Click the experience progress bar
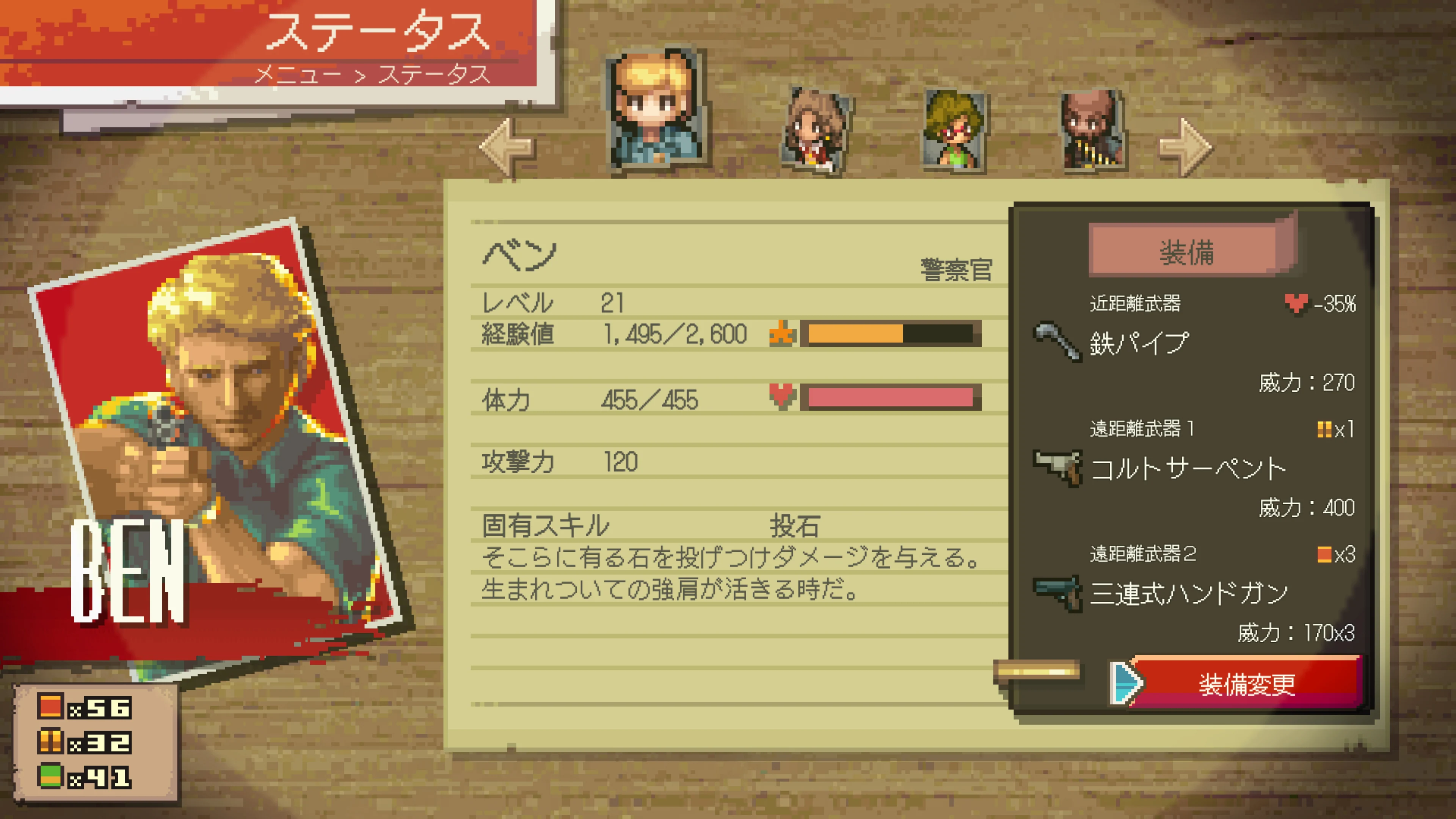 click(x=887, y=334)
